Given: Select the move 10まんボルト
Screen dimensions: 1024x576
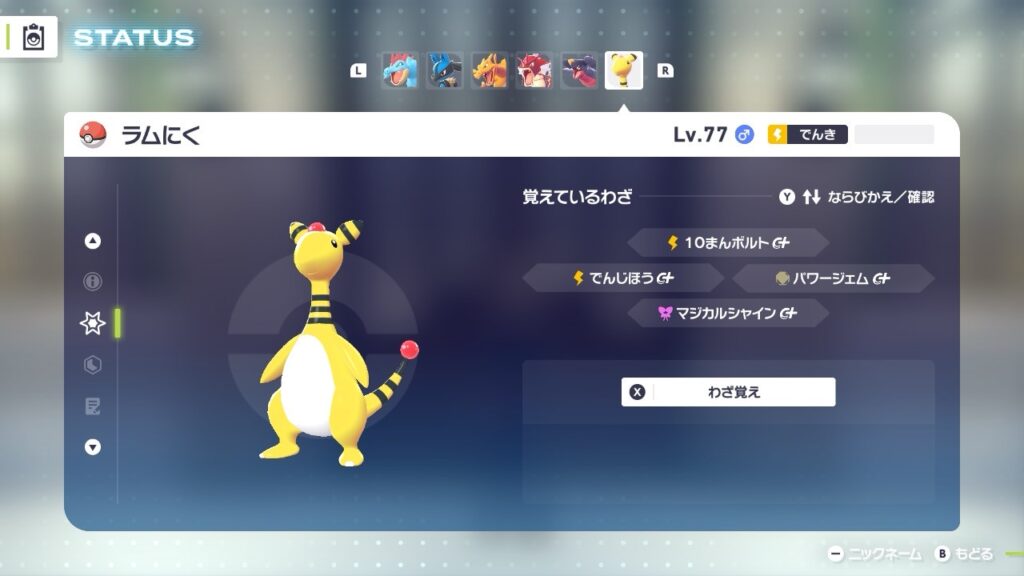Looking at the screenshot, I should [x=728, y=243].
